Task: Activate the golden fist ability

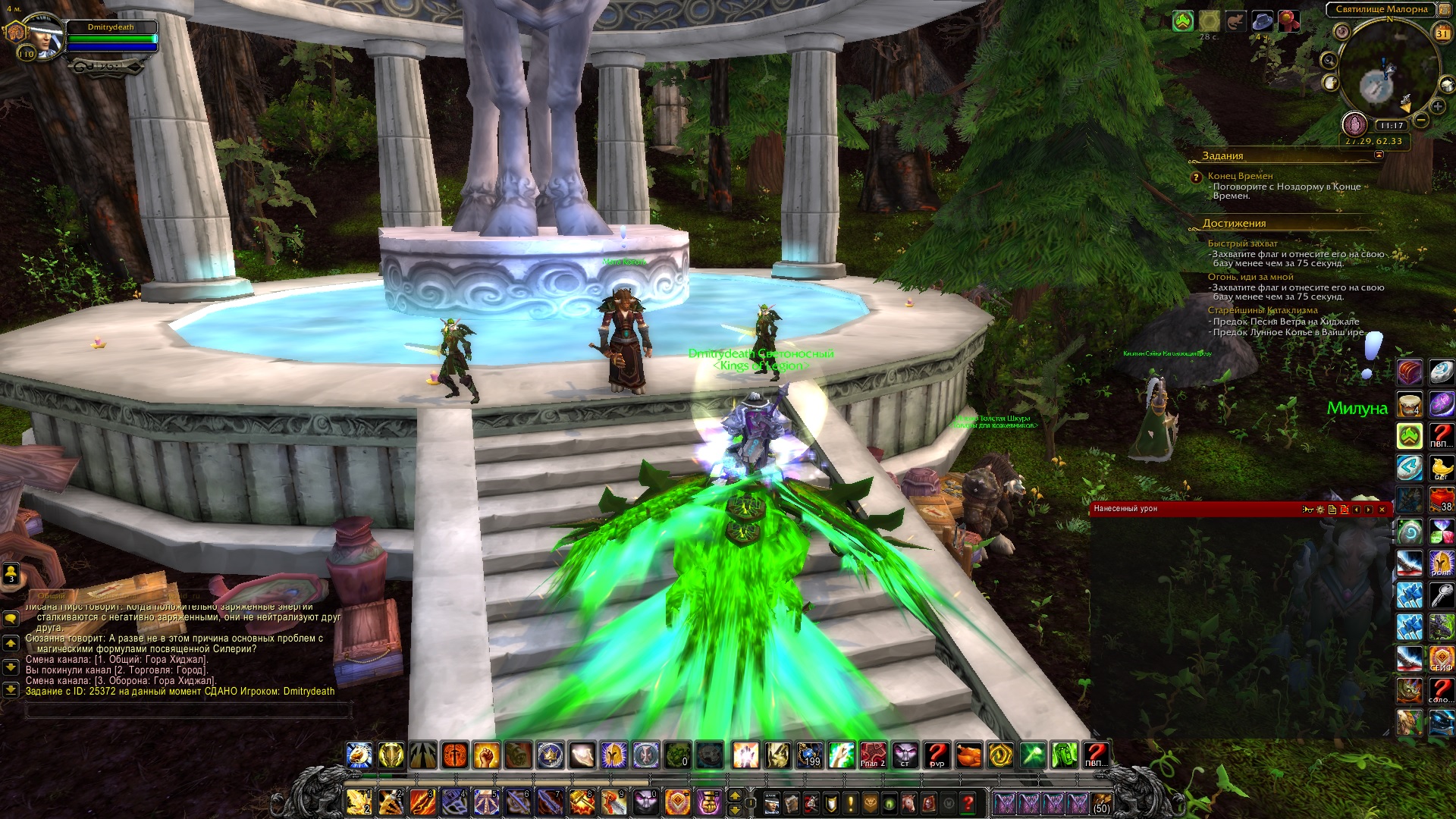Action: (x=486, y=755)
